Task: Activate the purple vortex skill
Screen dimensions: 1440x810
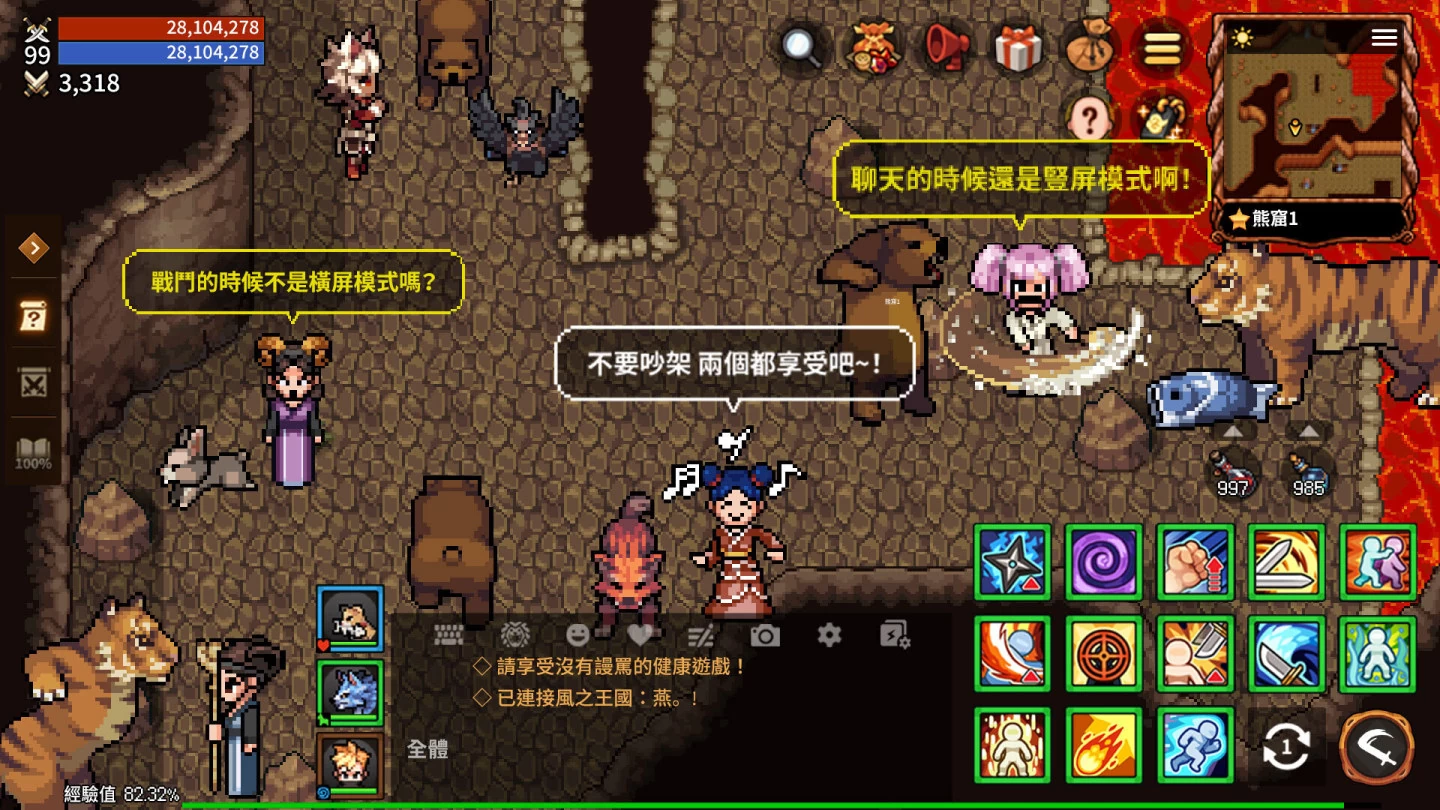Action: (1103, 563)
